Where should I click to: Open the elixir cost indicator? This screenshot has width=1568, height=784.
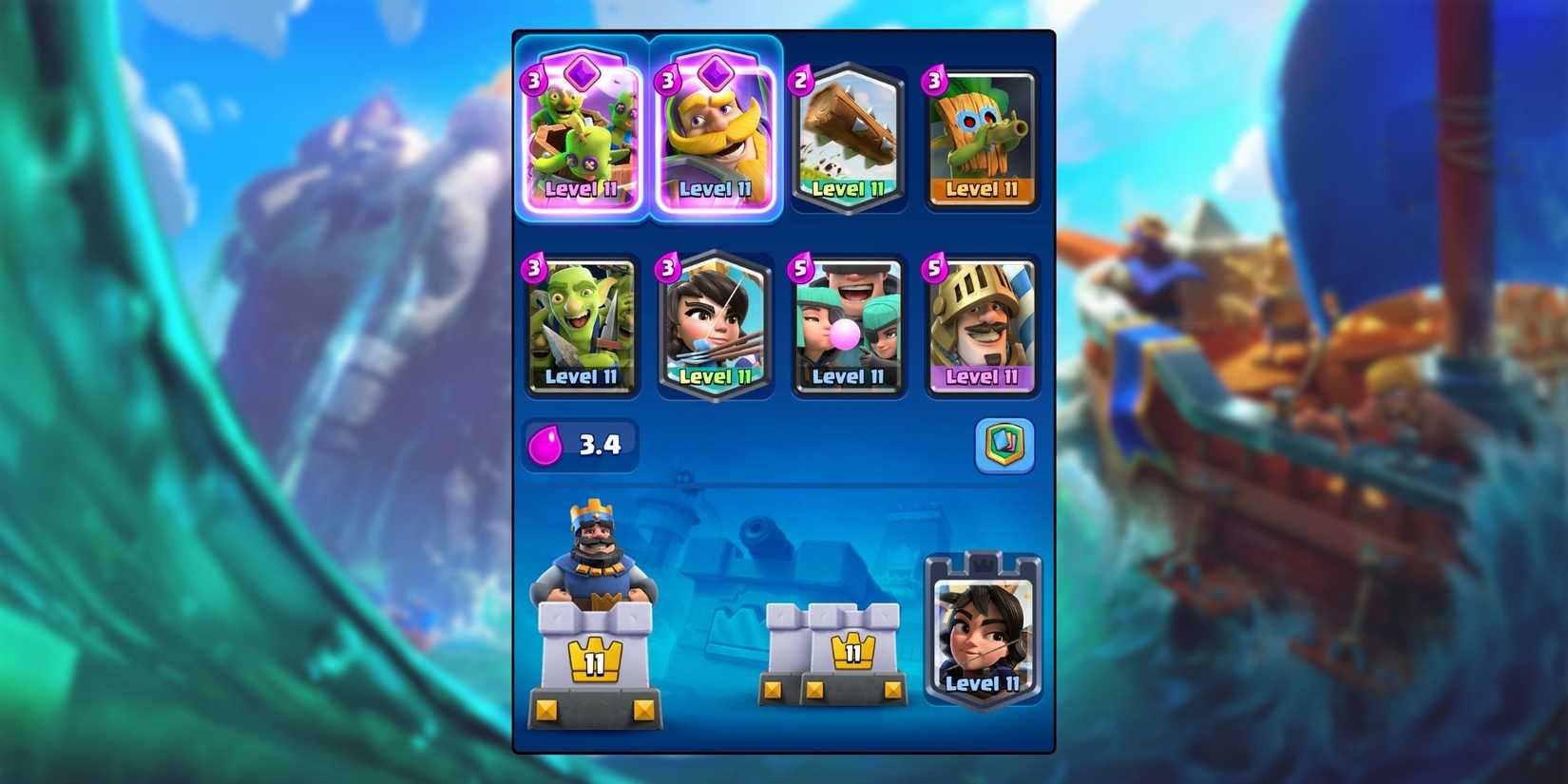coord(580,443)
